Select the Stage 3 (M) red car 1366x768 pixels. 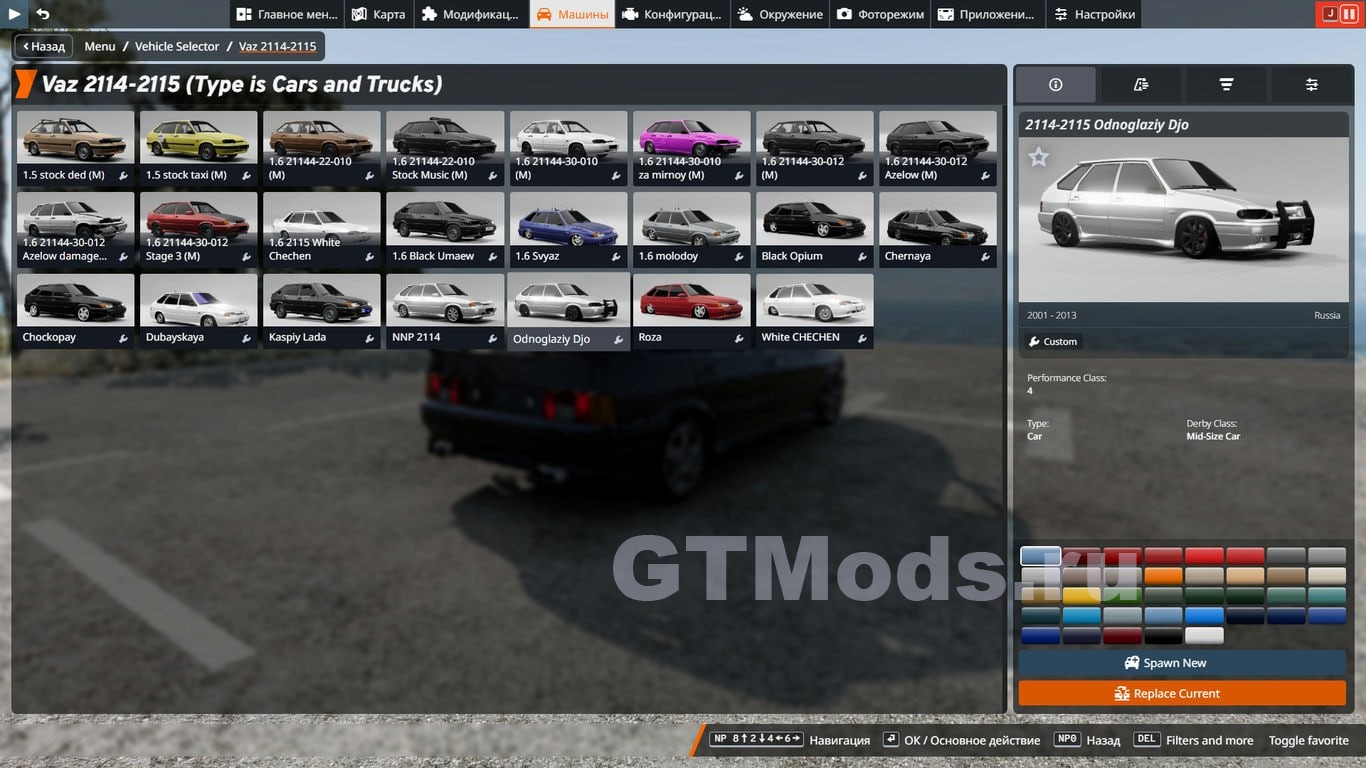pyautogui.click(x=198, y=229)
